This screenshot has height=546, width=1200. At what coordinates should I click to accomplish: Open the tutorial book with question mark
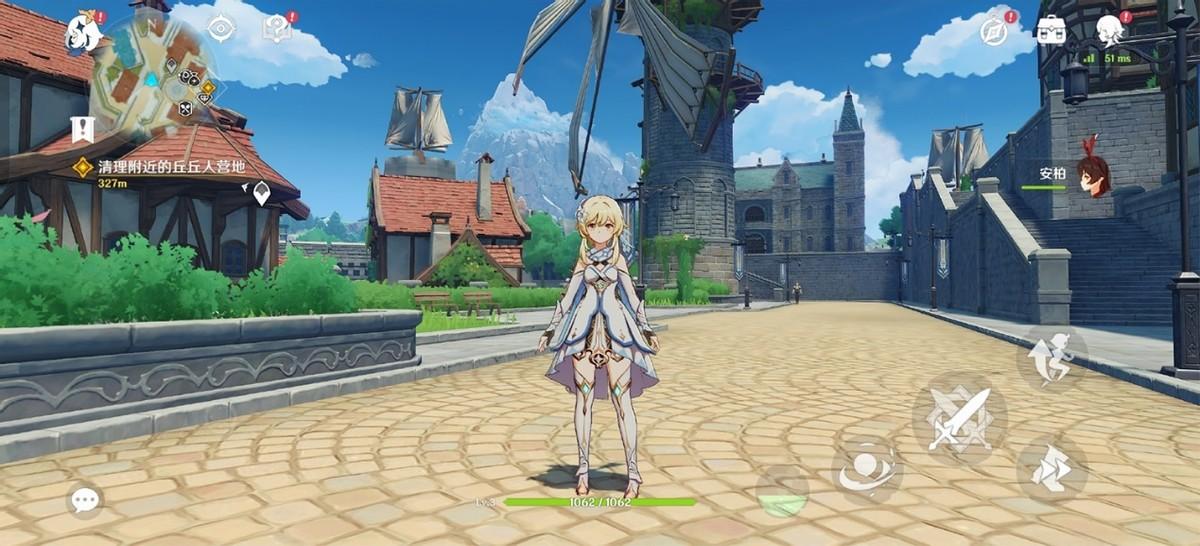pos(276,29)
